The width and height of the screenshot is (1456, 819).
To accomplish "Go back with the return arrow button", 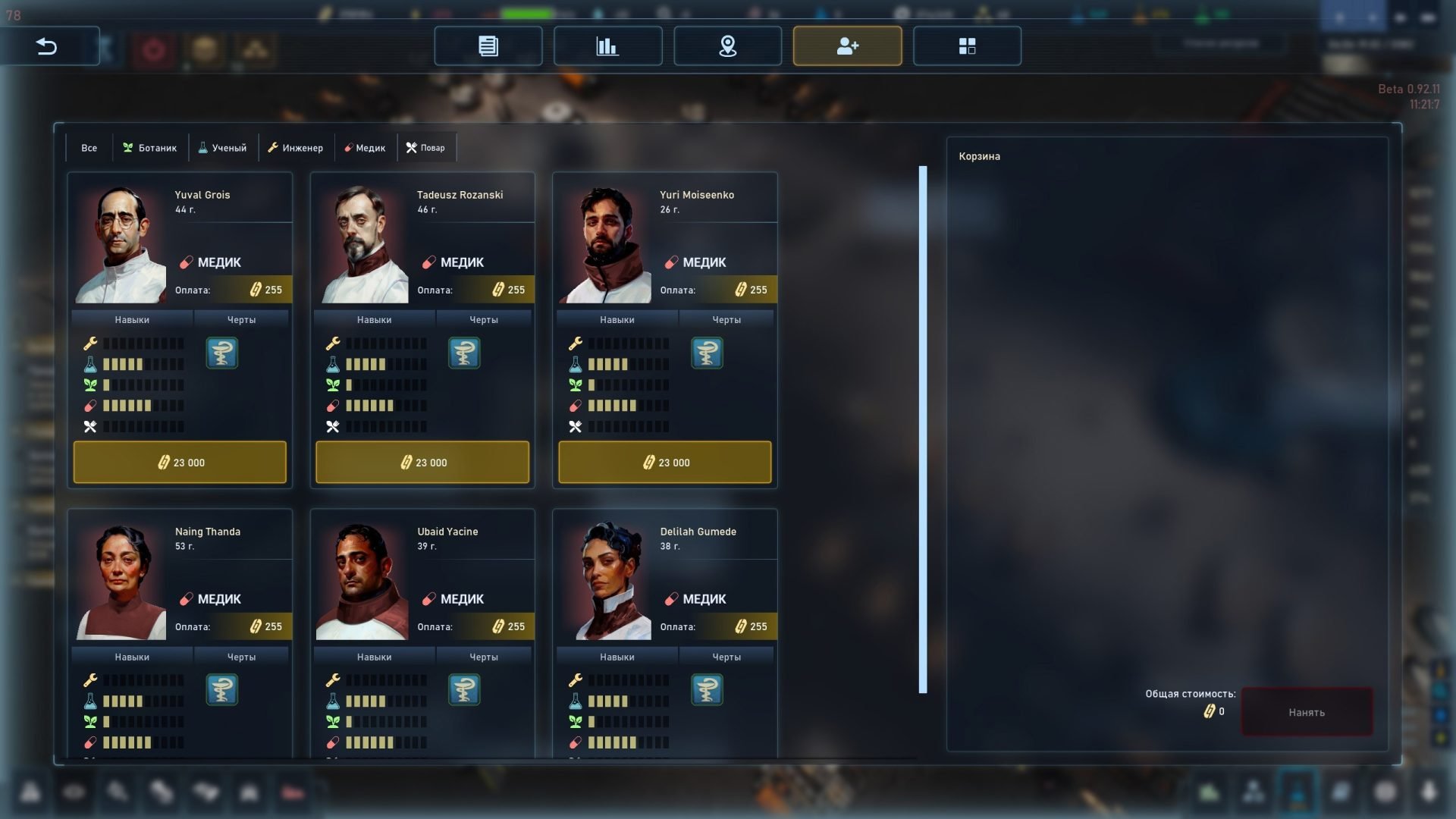I will [x=47, y=46].
